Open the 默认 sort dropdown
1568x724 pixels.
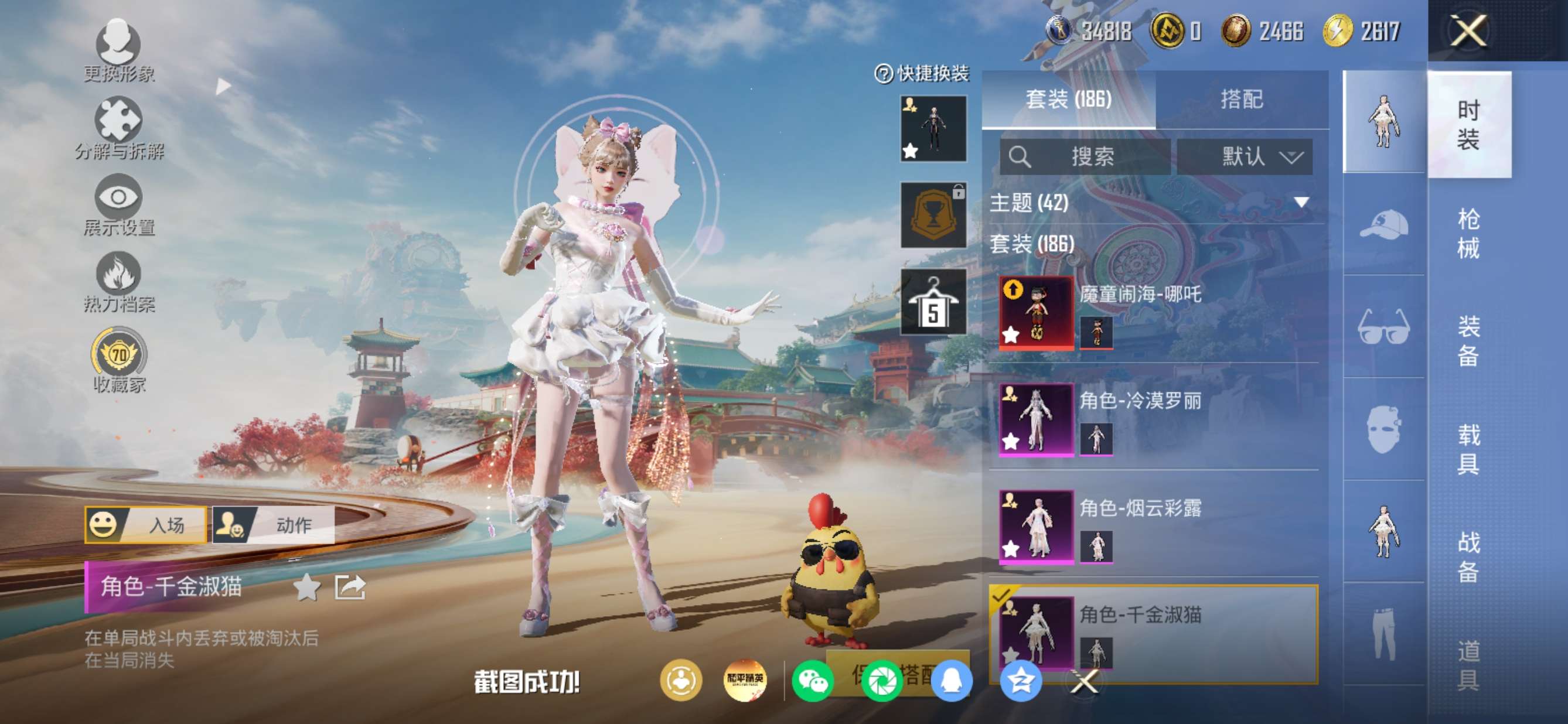click(1244, 157)
